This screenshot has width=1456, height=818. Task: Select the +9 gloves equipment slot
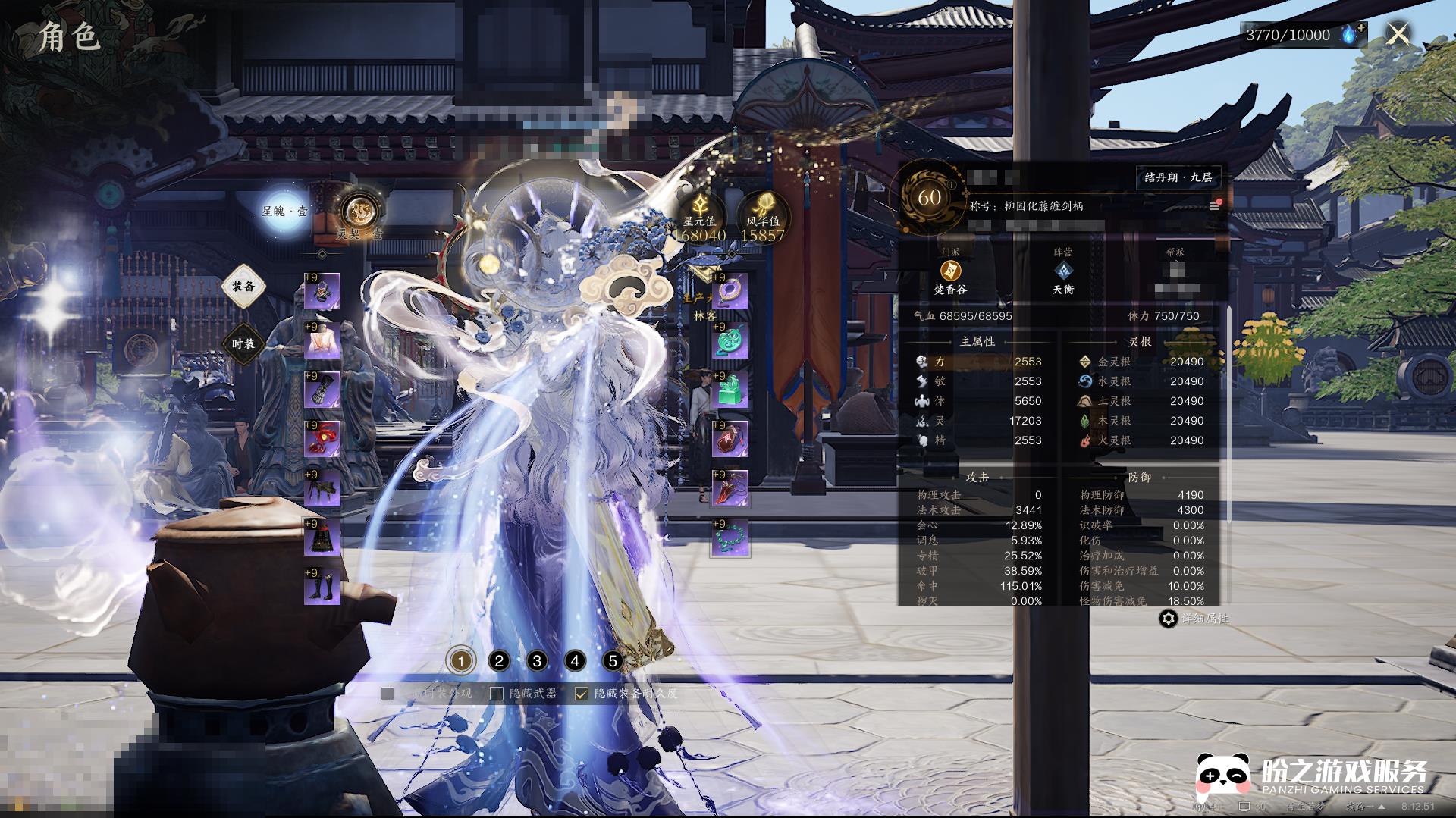point(322,391)
